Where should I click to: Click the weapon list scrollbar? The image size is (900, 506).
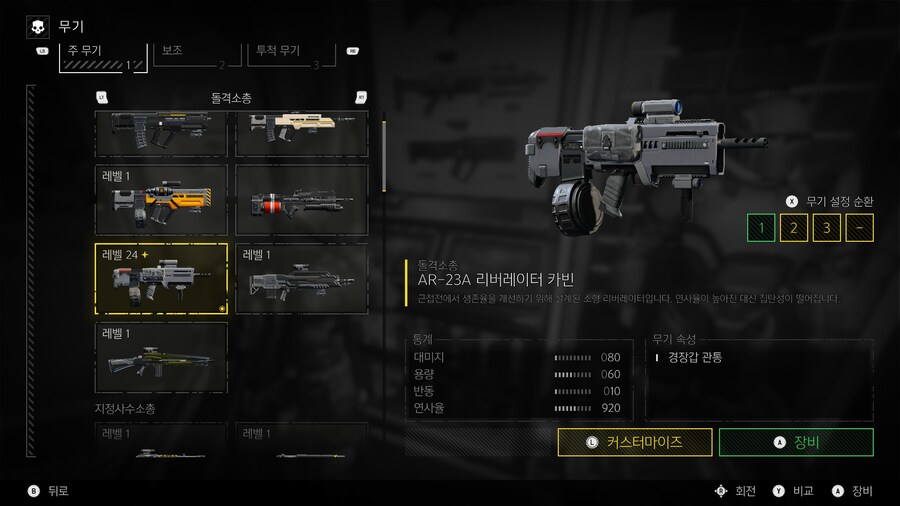point(384,150)
